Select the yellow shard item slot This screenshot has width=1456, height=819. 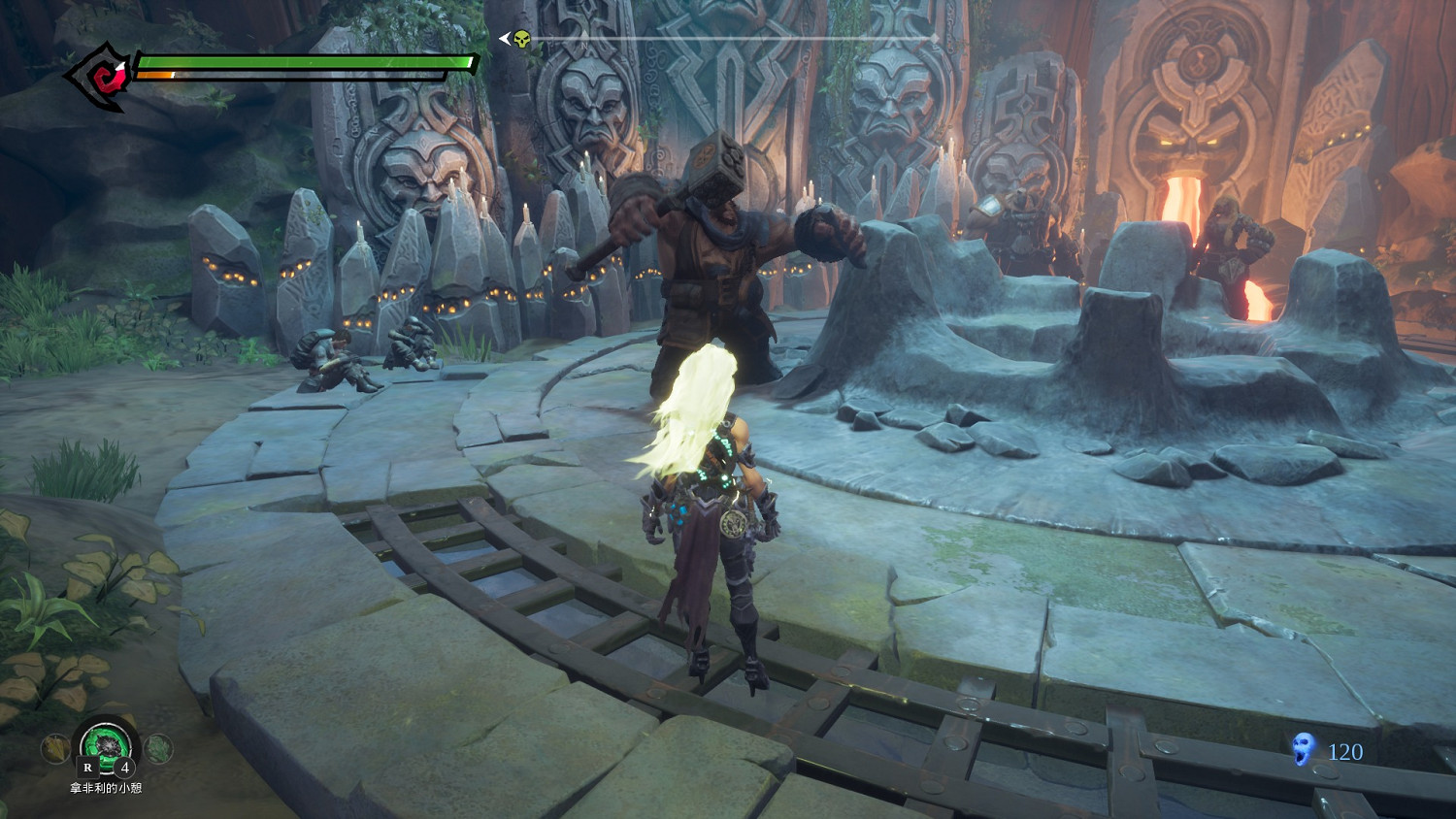pyautogui.click(x=55, y=747)
